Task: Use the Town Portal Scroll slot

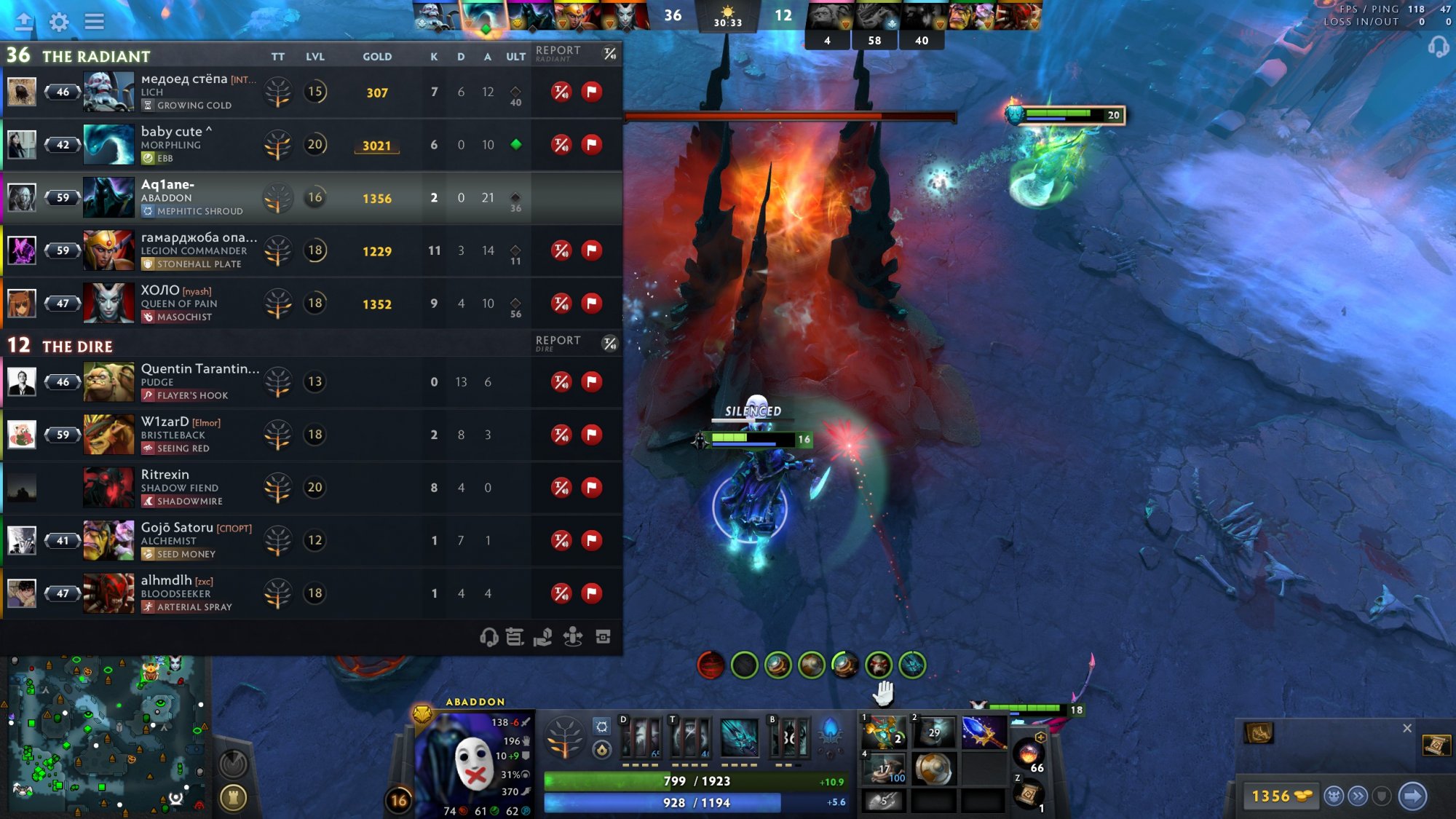Action: click(1028, 794)
